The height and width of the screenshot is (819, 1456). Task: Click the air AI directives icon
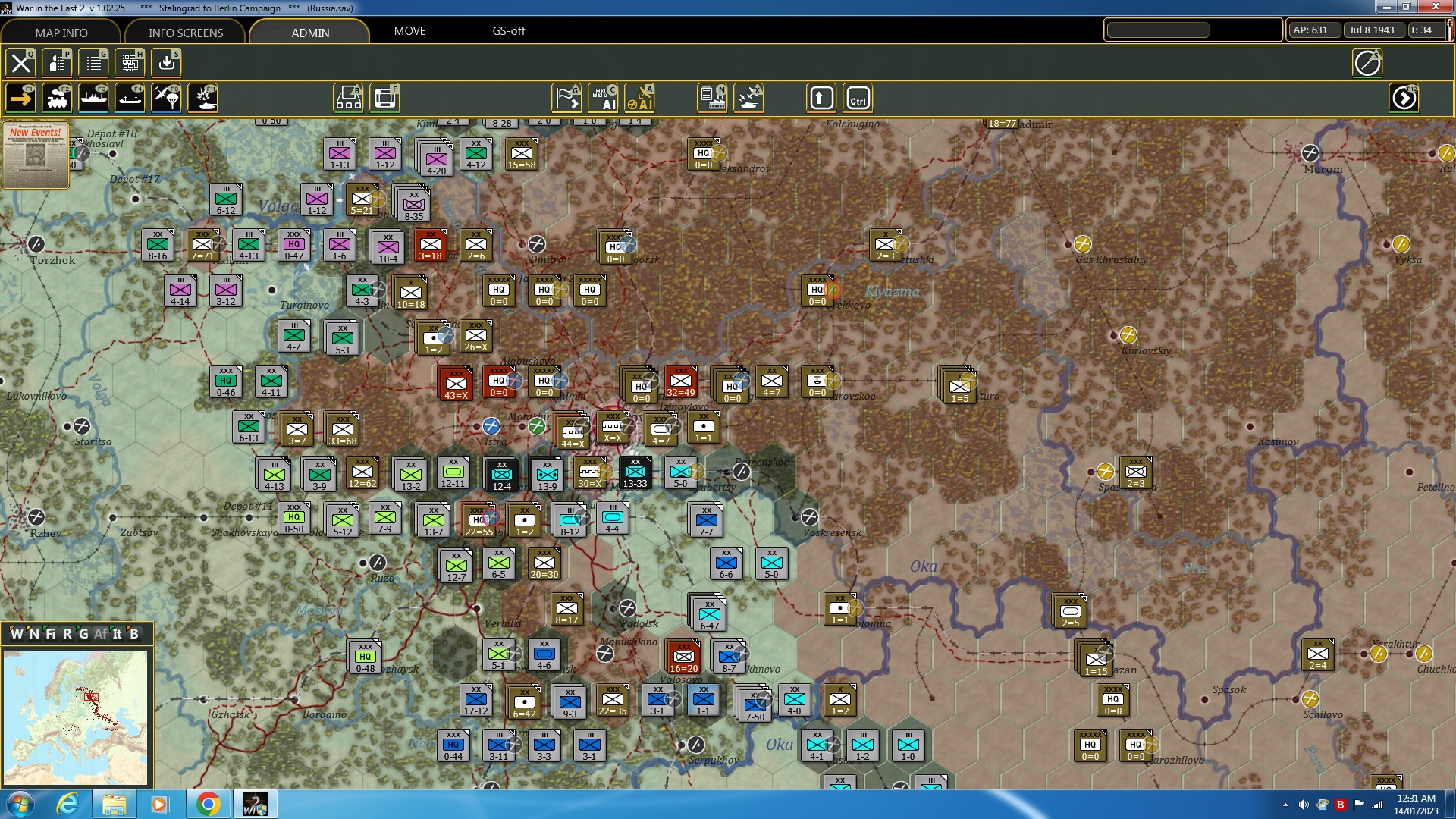(x=639, y=97)
